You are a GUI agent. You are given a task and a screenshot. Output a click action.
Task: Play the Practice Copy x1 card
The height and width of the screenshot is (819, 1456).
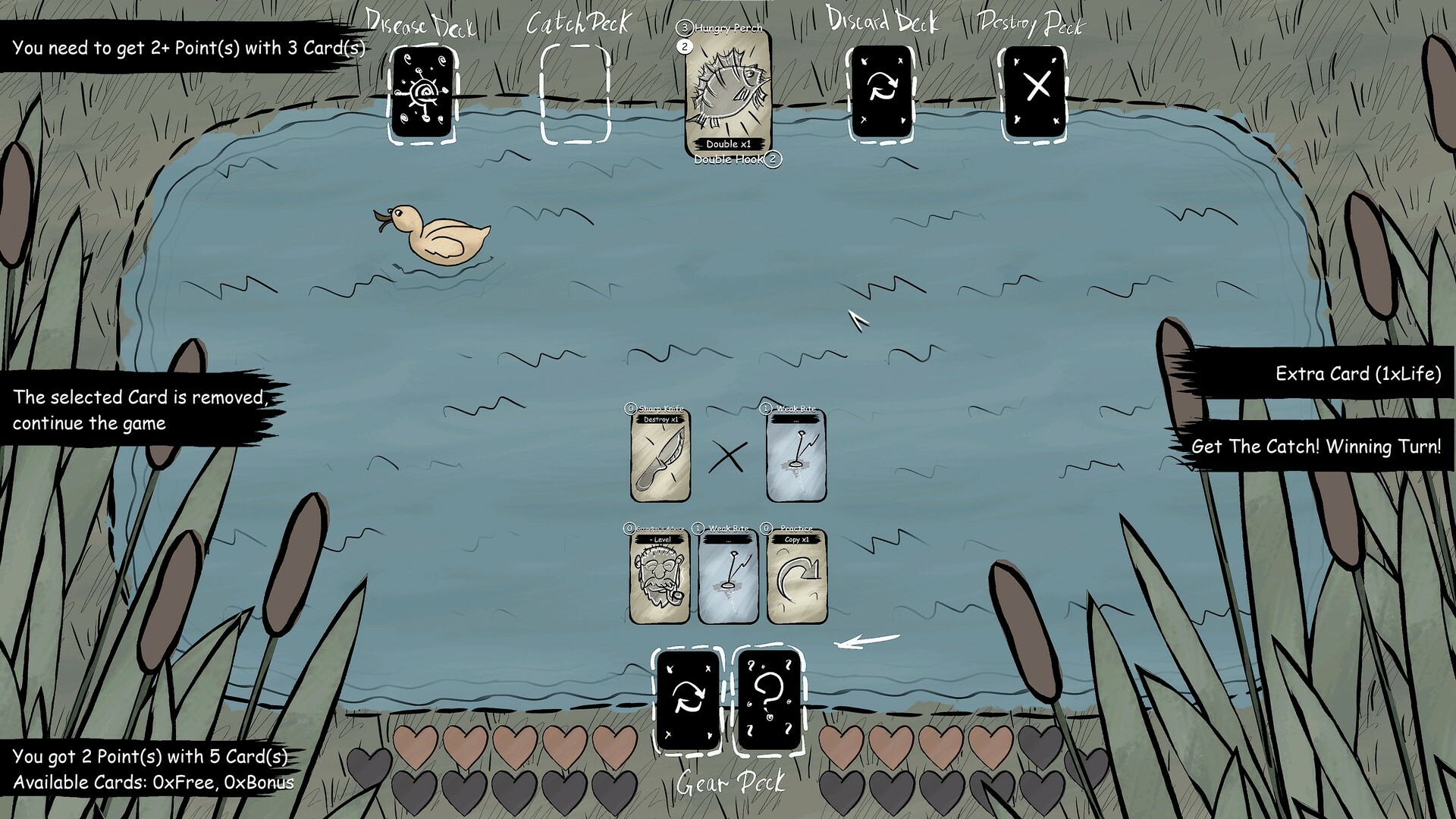[x=796, y=576]
